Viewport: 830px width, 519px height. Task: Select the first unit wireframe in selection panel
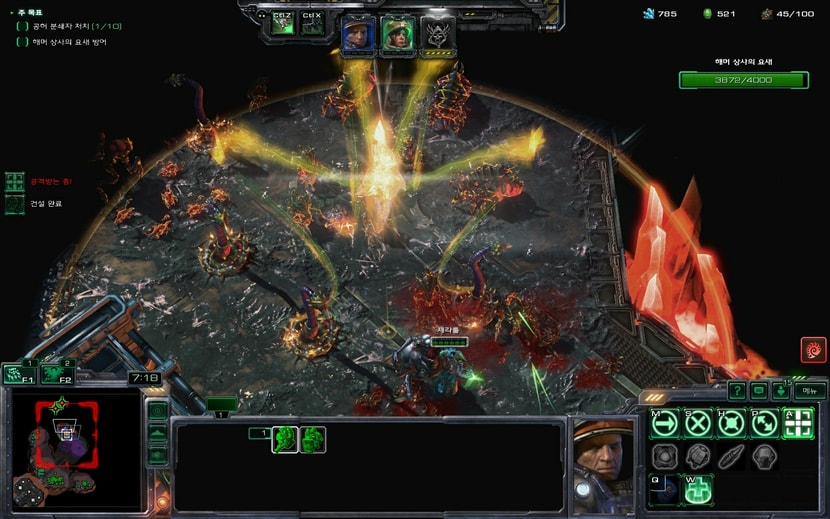(x=285, y=440)
